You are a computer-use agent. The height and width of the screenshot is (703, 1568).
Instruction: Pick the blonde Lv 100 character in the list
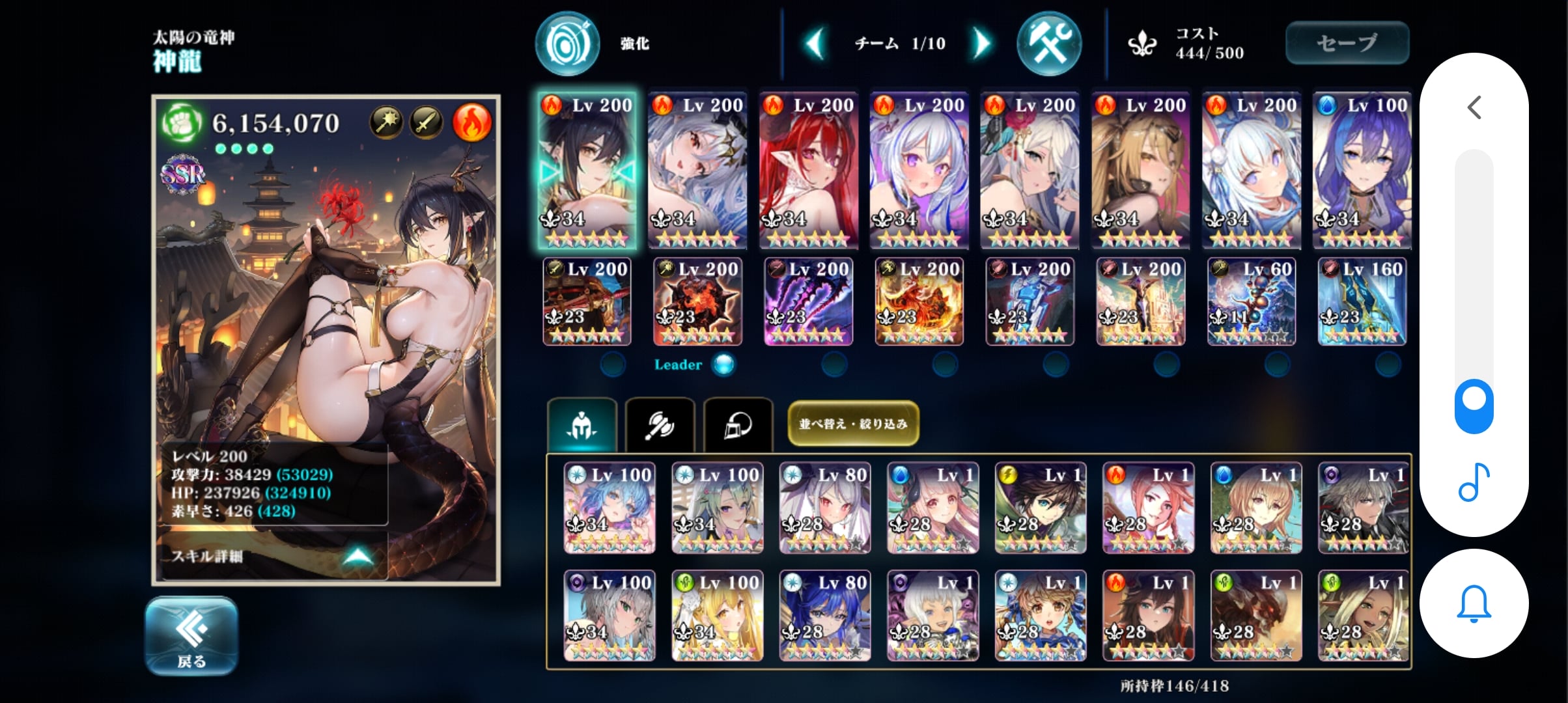pyautogui.click(x=717, y=616)
